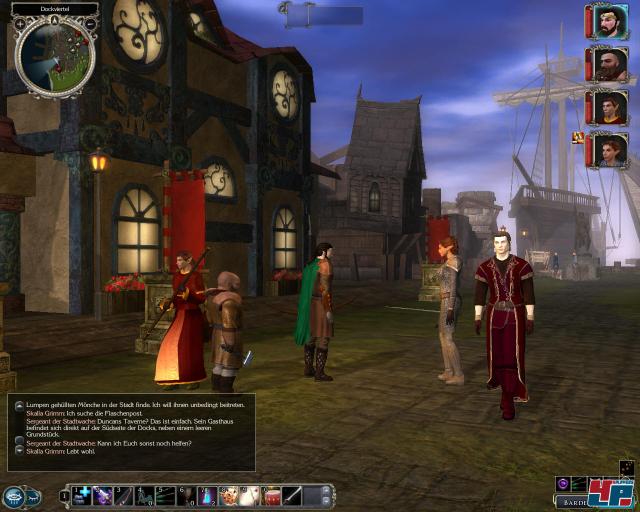Zoom out the minimap with minus button
This screenshot has width=640, height=512.
point(91,22)
